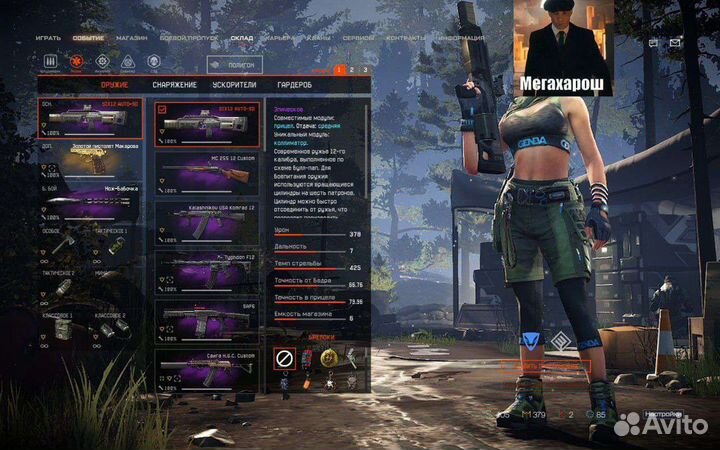720x450 pixels.
Task: Open the БОЕВОЙ ПРОПУСК menu
Action: tap(186, 38)
